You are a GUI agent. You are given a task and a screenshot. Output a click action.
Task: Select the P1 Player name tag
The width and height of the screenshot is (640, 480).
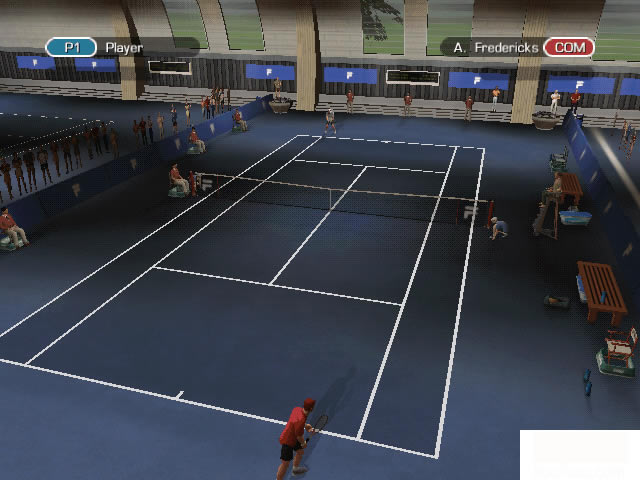coord(120,47)
